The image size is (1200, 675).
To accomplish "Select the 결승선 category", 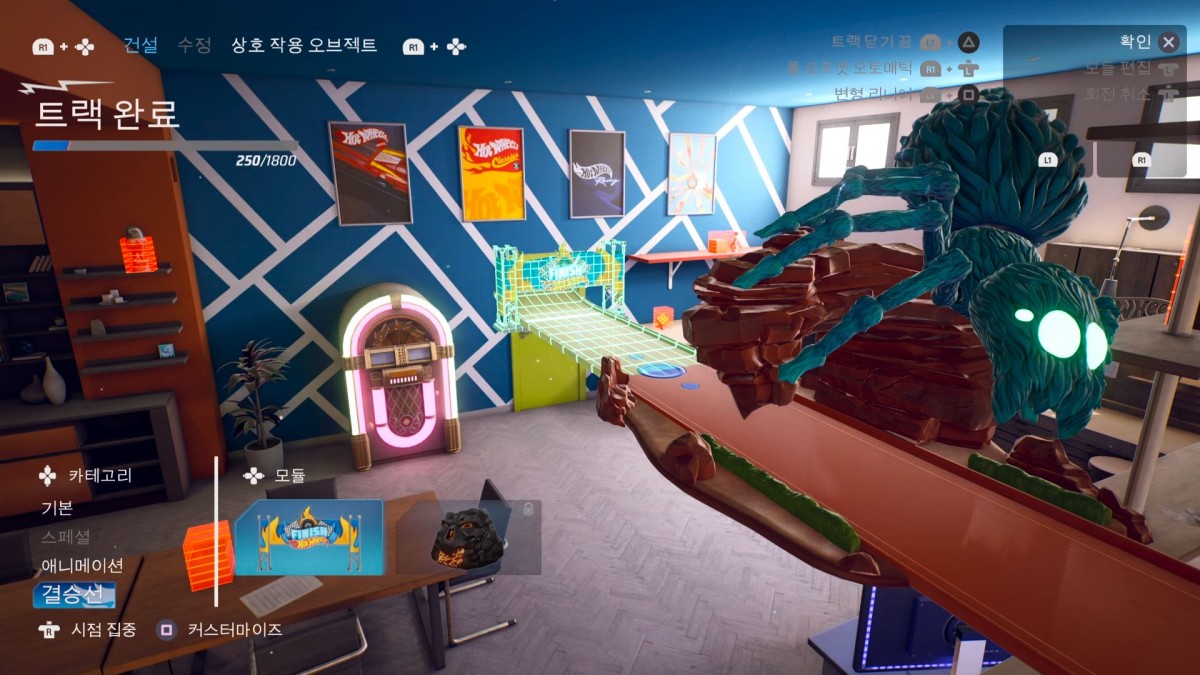I will coord(73,595).
